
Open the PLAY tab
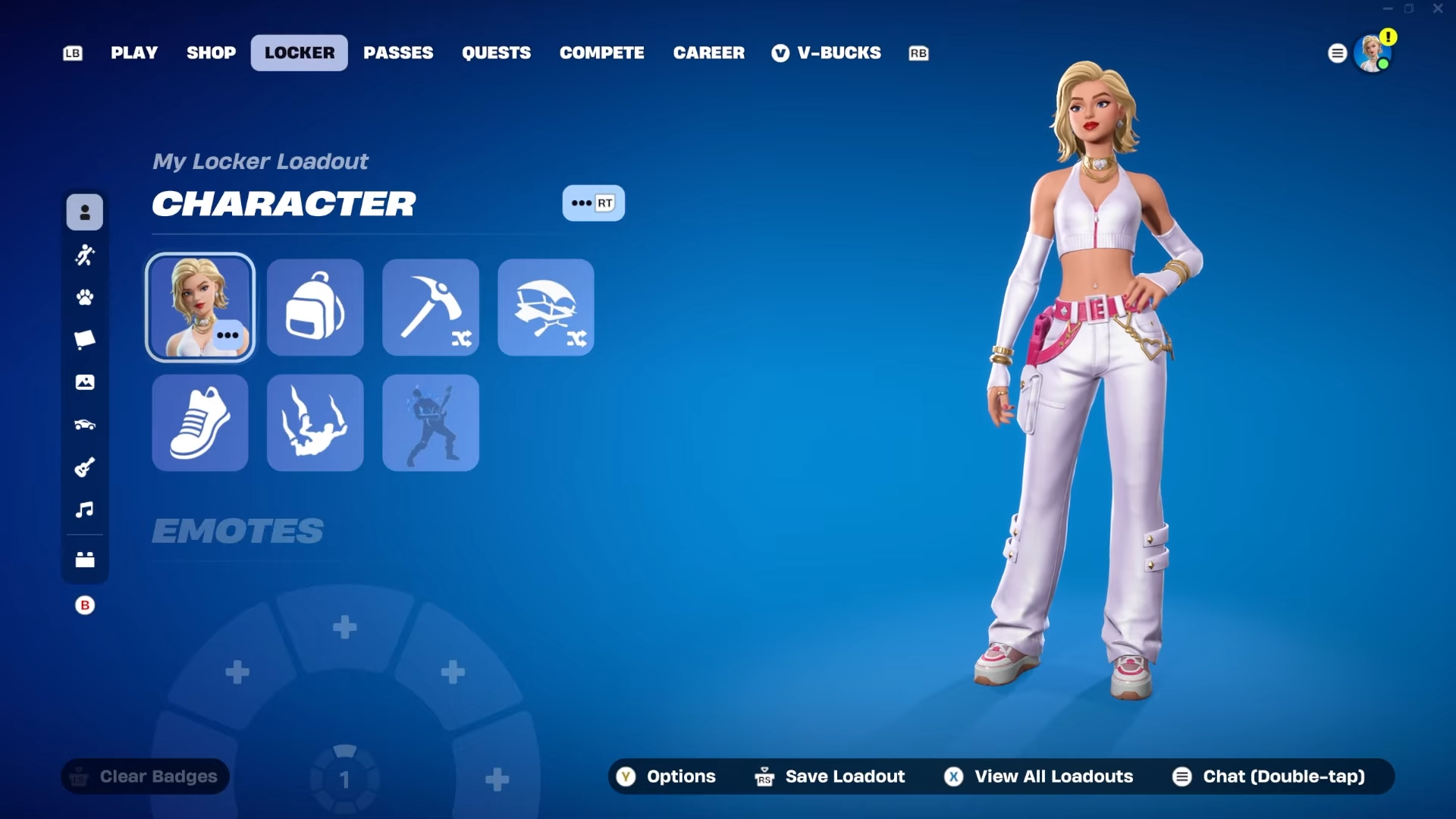(134, 53)
